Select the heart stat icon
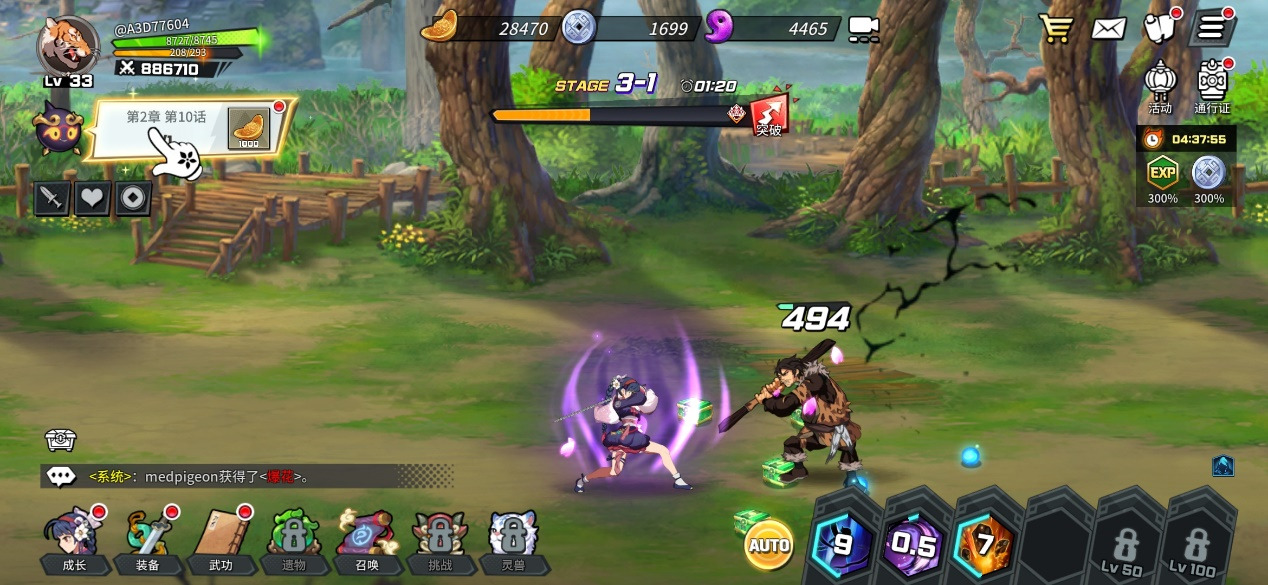The width and height of the screenshot is (1268, 585). tap(92, 198)
